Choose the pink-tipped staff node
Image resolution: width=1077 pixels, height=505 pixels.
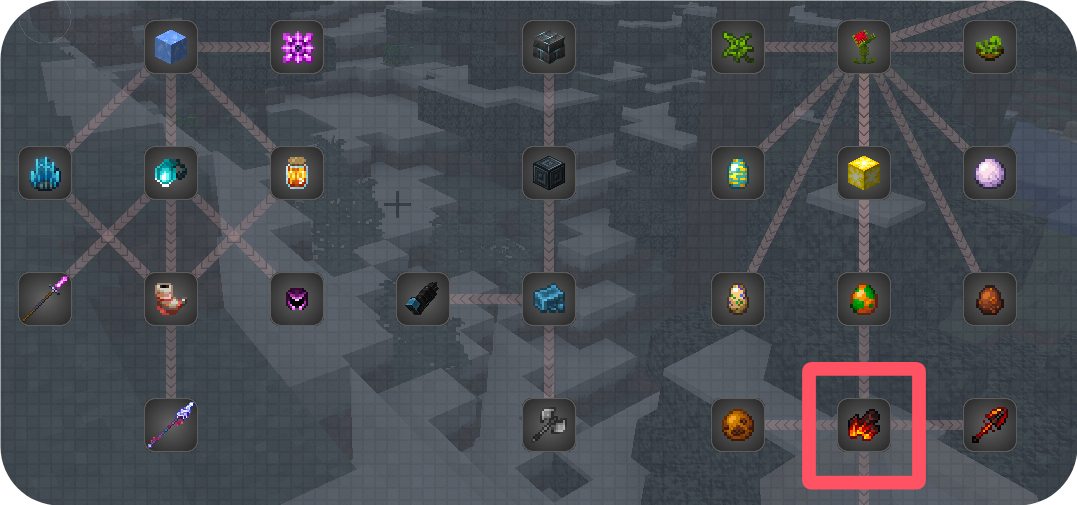pos(45,299)
